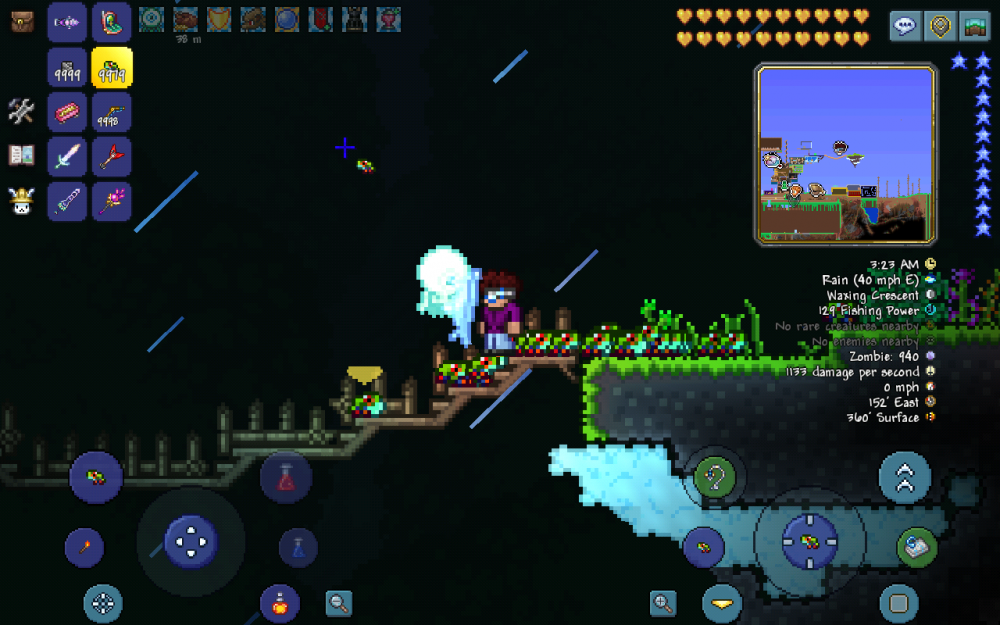Tap the double-arrow jump button
The height and width of the screenshot is (625, 1000).
[904, 477]
